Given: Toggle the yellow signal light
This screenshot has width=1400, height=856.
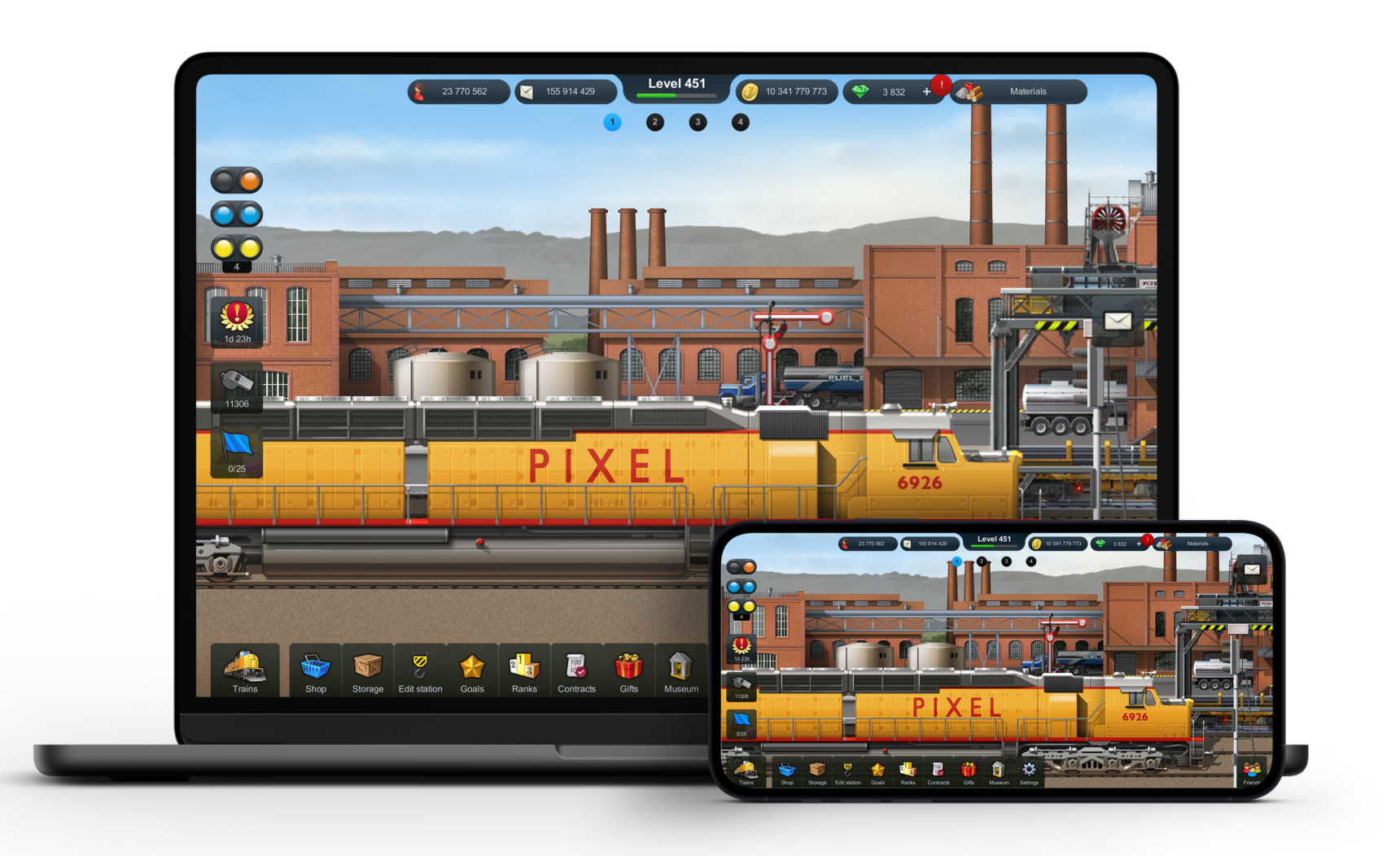Looking at the screenshot, I should pos(237,247).
